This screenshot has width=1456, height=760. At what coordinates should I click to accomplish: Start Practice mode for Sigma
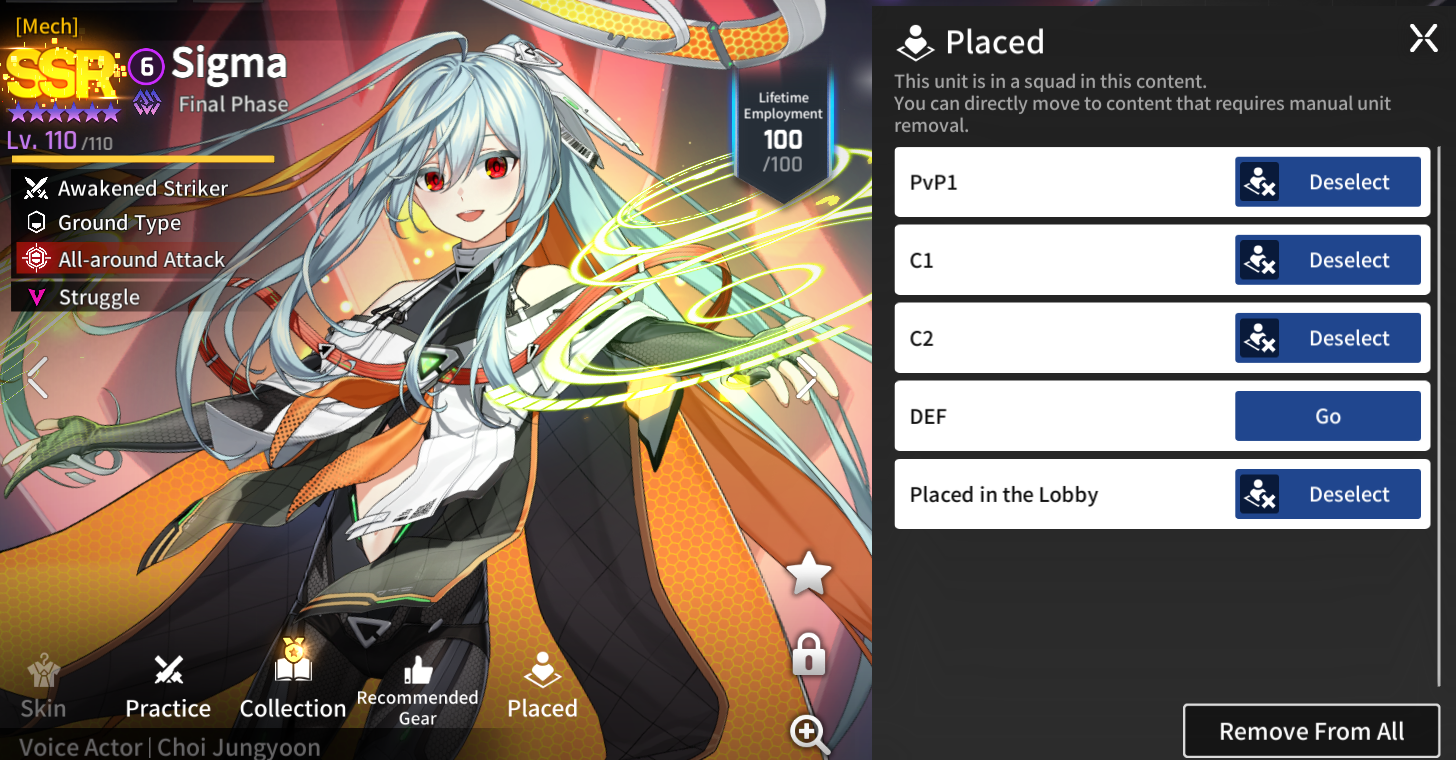point(168,688)
